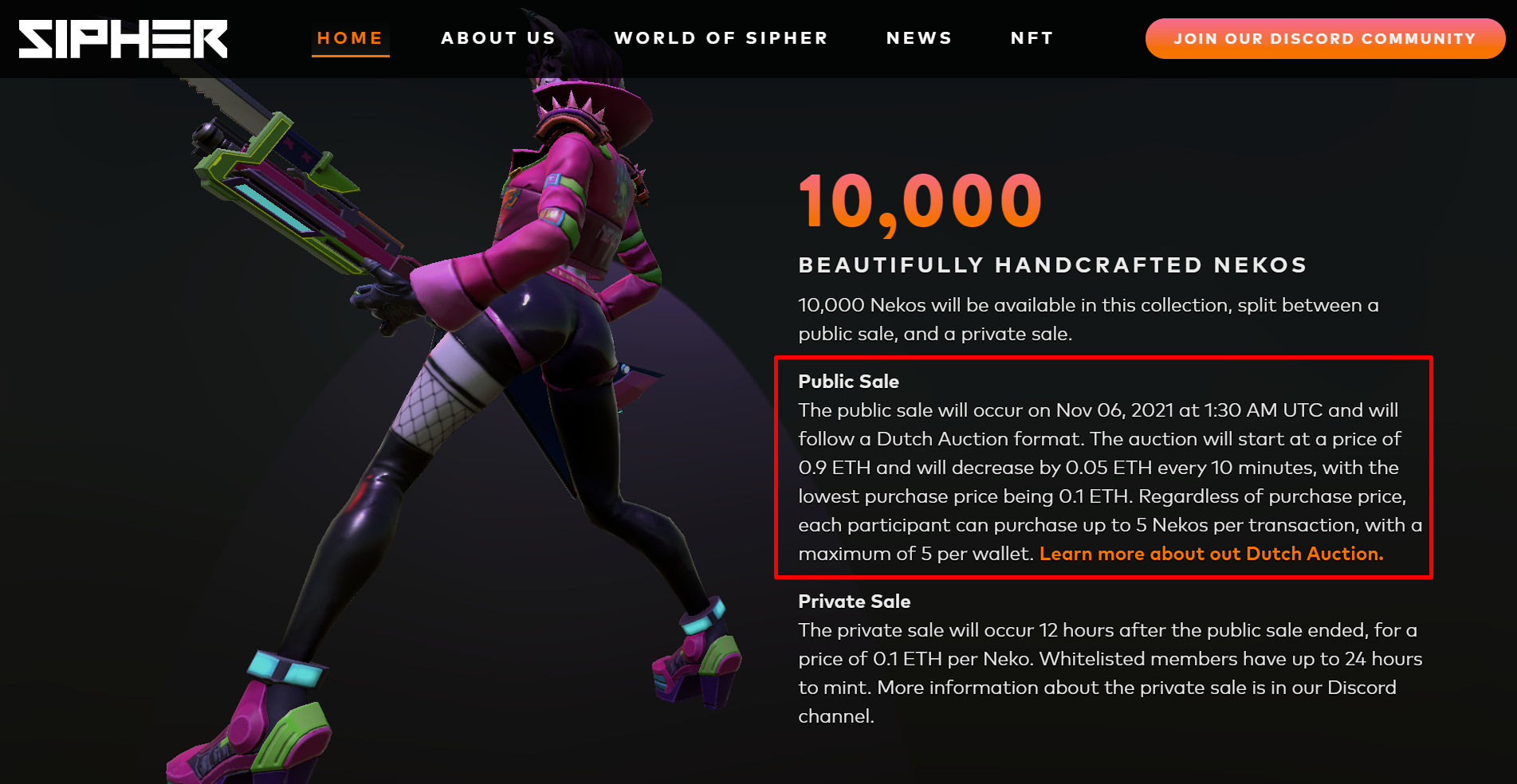Learn more about the Dutch Auction
The height and width of the screenshot is (784, 1517).
[1211, 554]
